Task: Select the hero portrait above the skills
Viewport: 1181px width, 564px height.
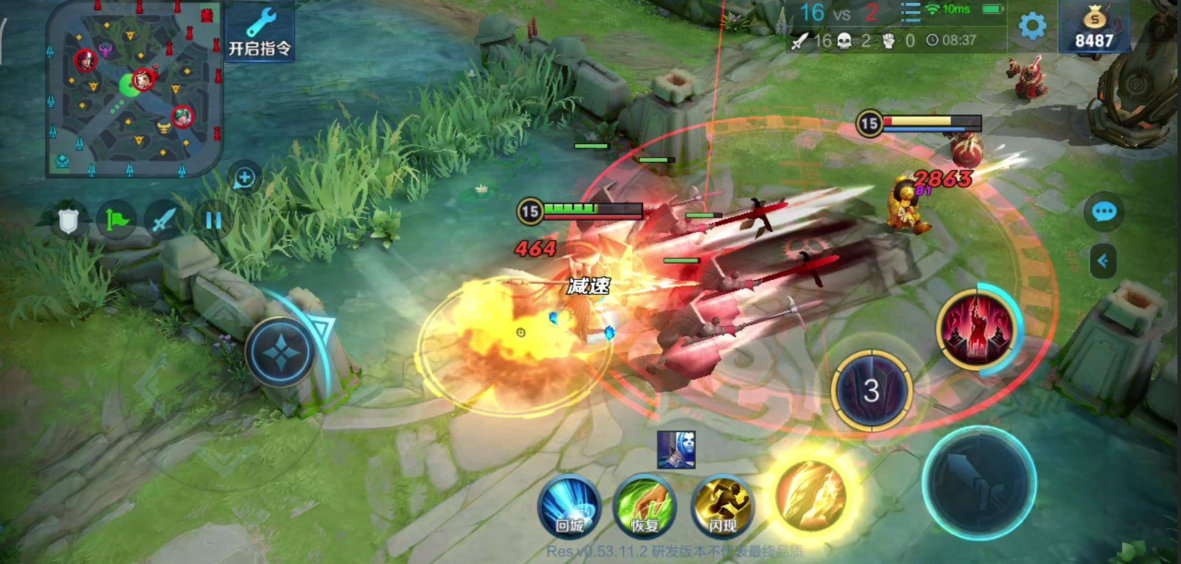Action: tap(676, 450)
